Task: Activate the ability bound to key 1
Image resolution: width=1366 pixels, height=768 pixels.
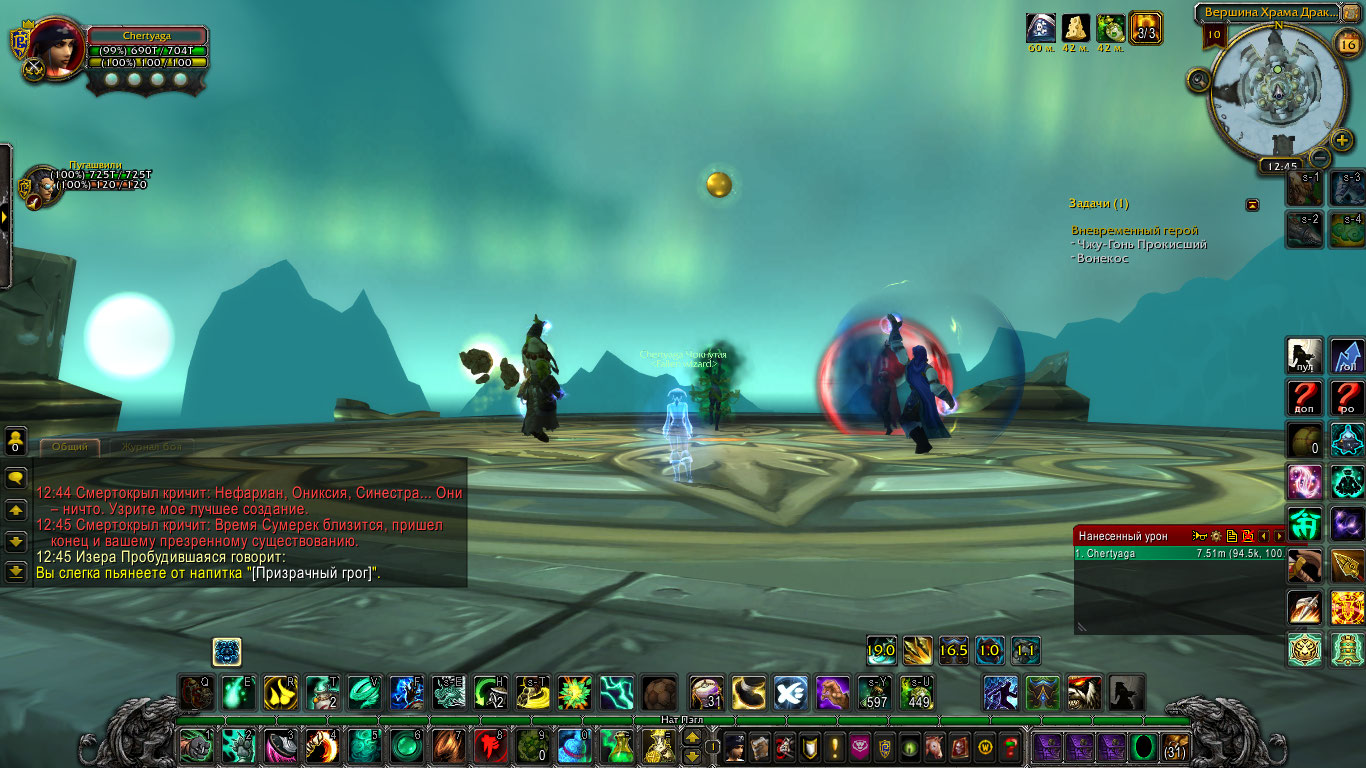Action: [x=196, y=746]
